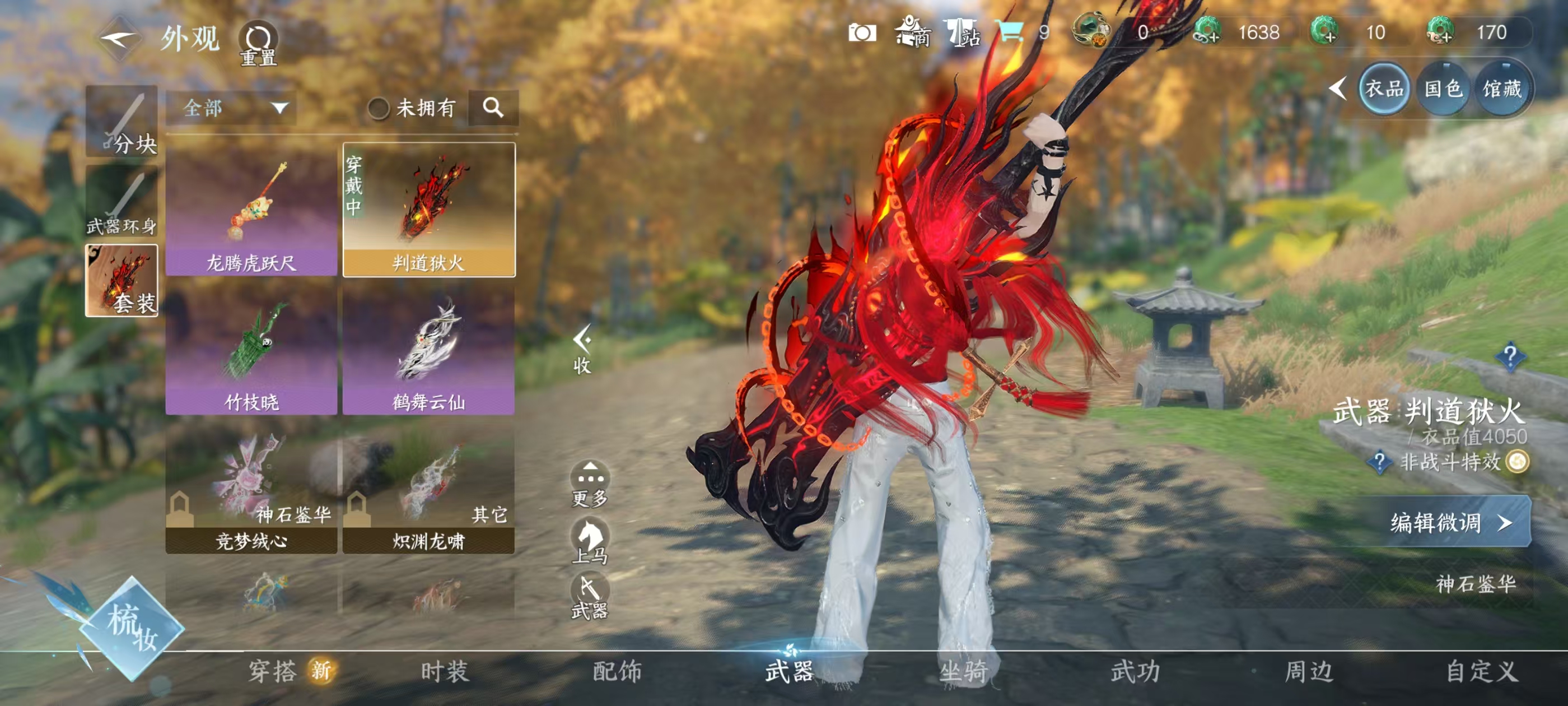The width and height of the screenshot is (1568, 706).
Task: Open the magnifying glass search
Action: point(492,108)
